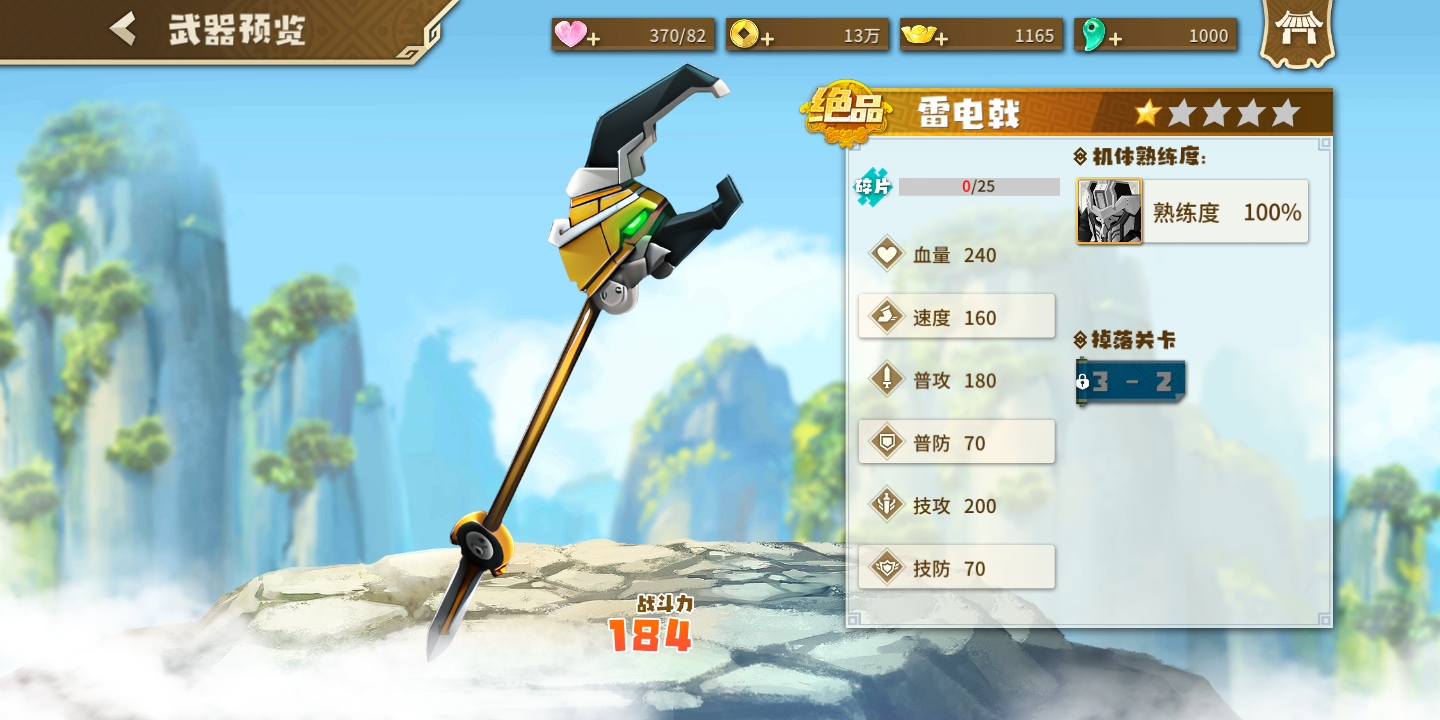Add more green jade currency
Viewport: 1440px width, 720px height.
pos(1114,38)
